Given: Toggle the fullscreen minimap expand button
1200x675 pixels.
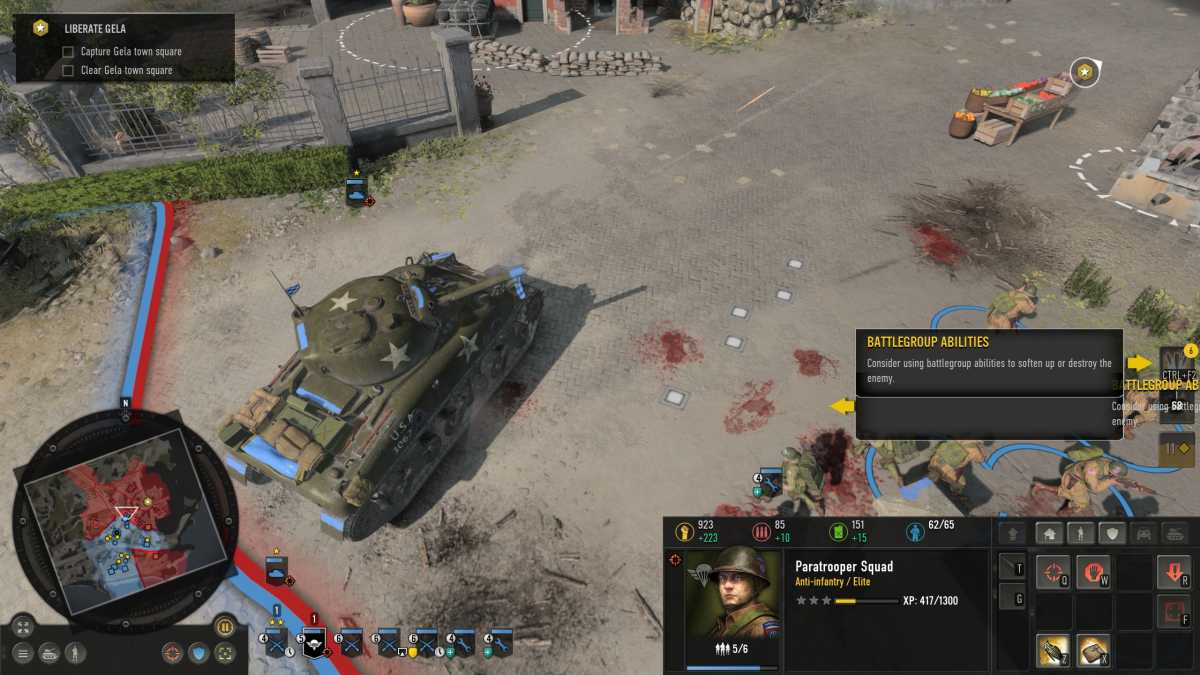Looking at the screenshot, I should tap(22, 627).
